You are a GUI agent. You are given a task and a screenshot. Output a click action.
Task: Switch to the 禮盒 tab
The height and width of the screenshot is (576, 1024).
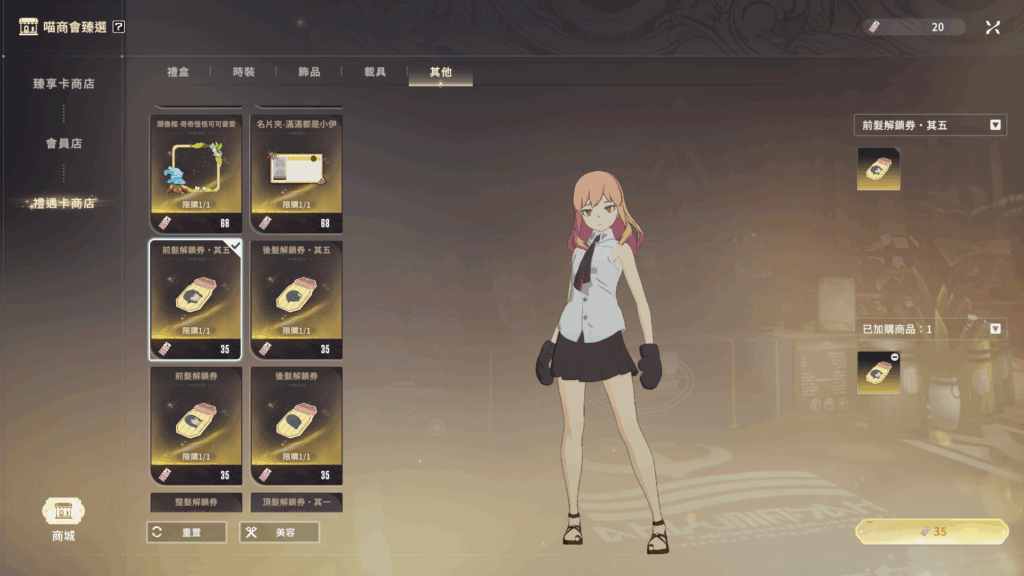pyautogui.click(x=178, y=72)
